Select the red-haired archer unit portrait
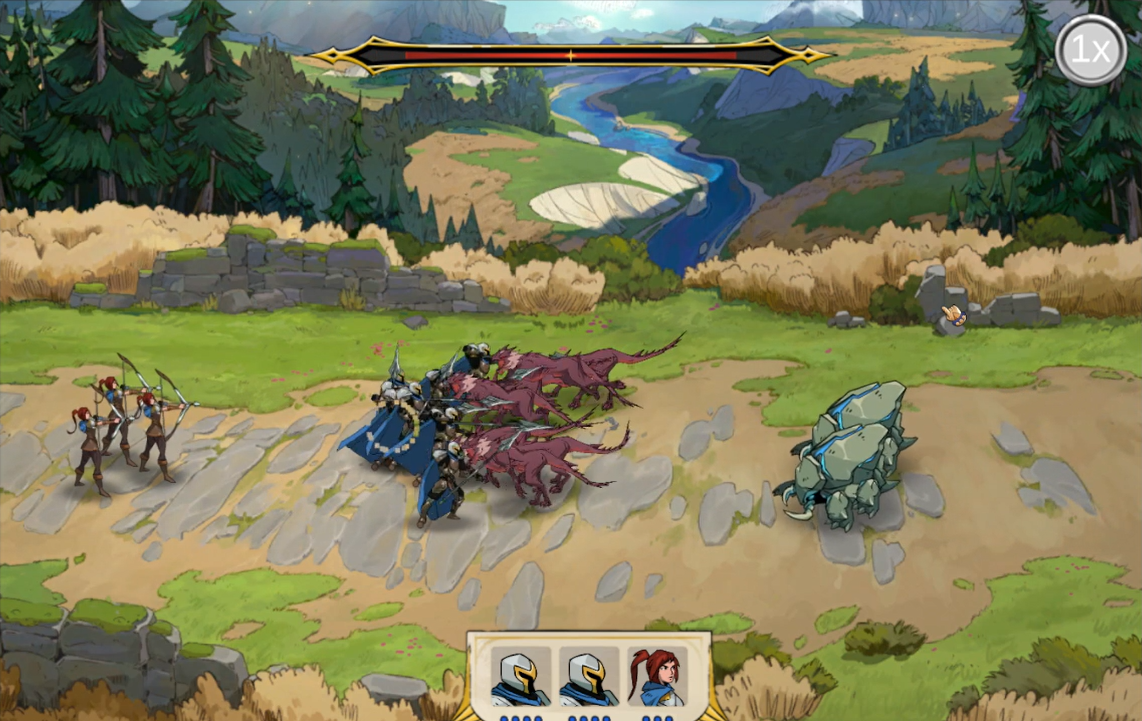 tap(657, 678)
